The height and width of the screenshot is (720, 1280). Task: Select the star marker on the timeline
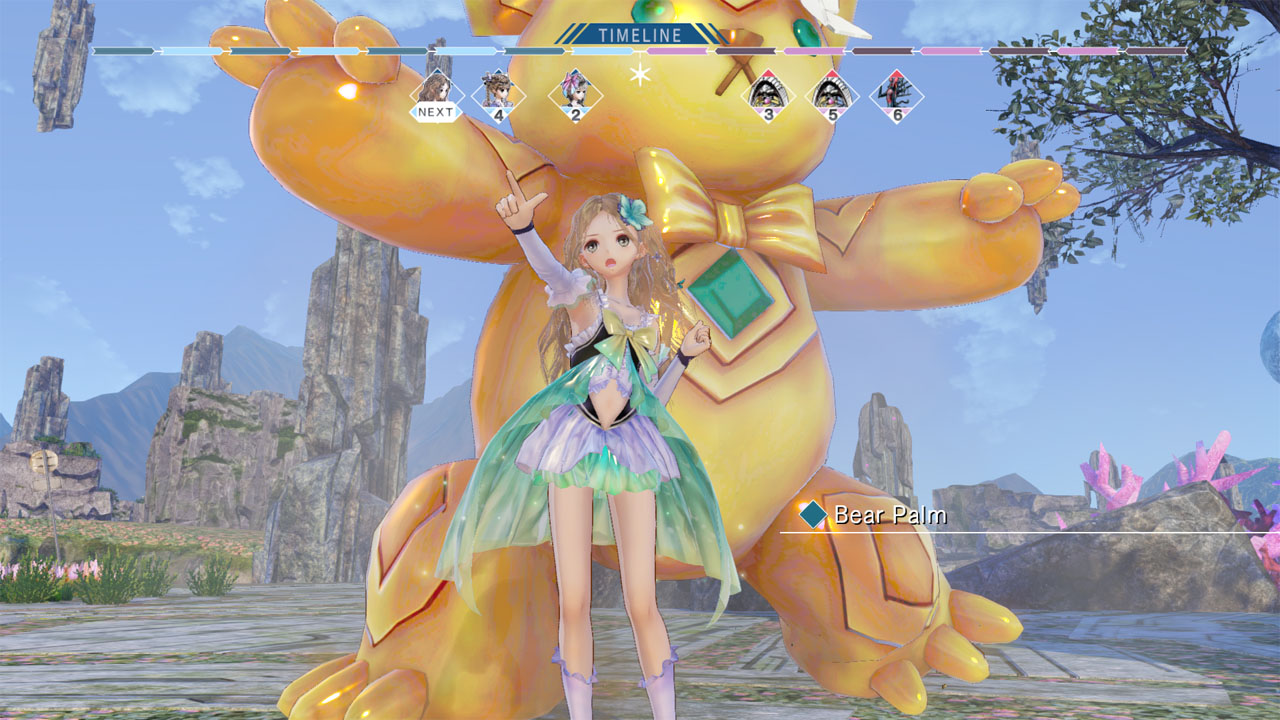[x=640, y=73]
